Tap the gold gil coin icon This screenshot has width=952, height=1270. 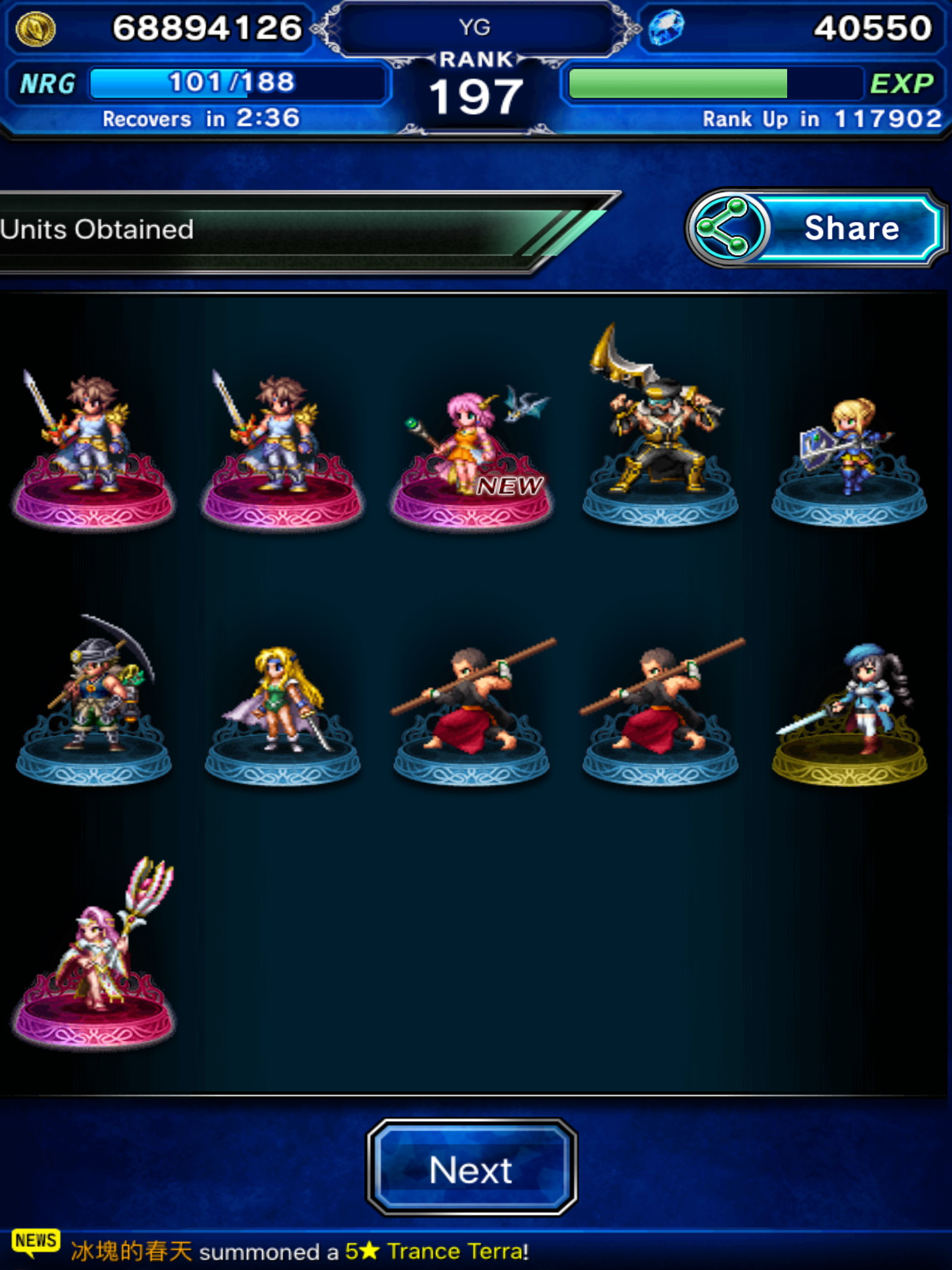[x=35, y=29]
